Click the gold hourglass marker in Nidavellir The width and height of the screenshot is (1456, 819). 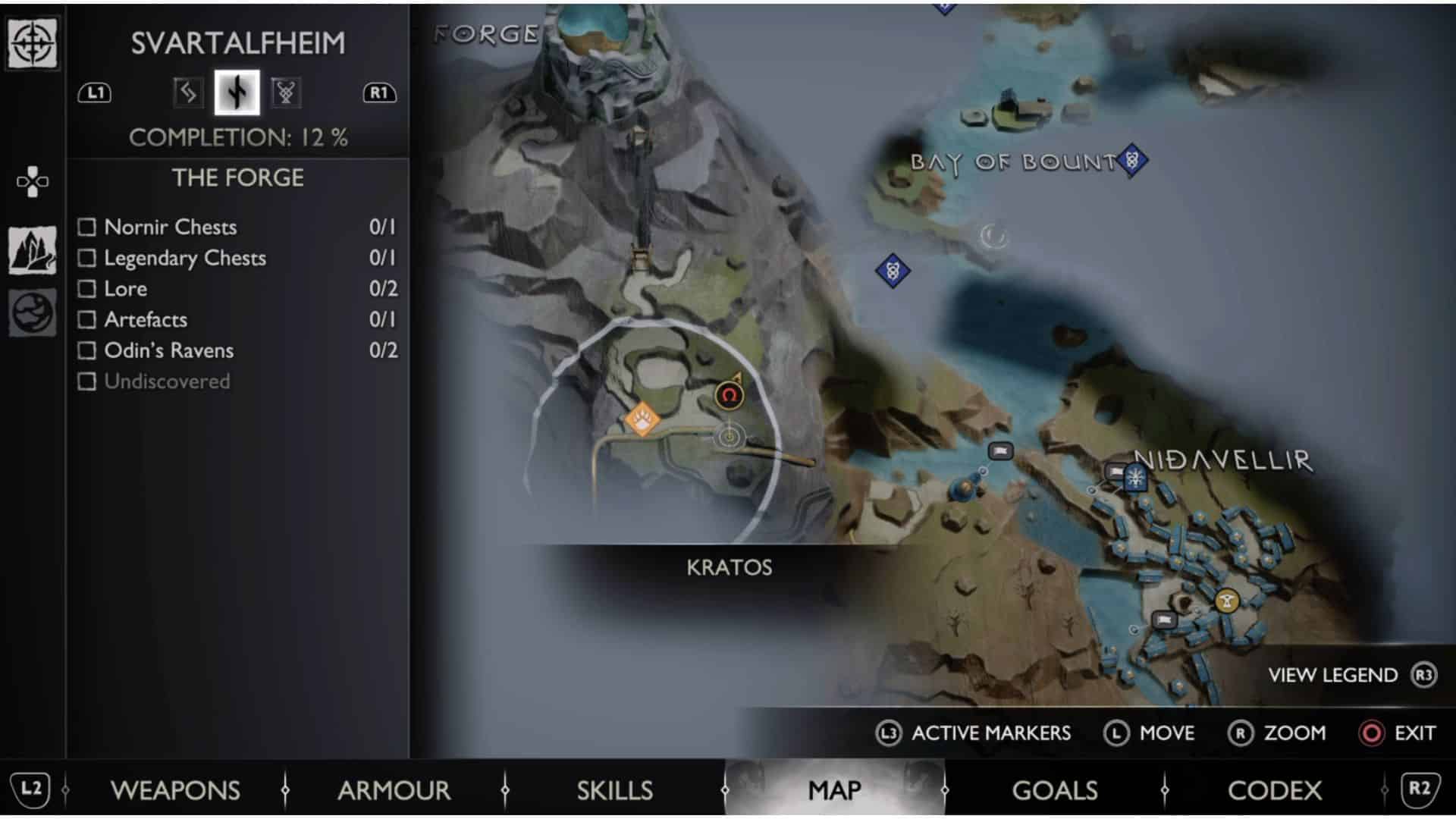point(1226,601)
